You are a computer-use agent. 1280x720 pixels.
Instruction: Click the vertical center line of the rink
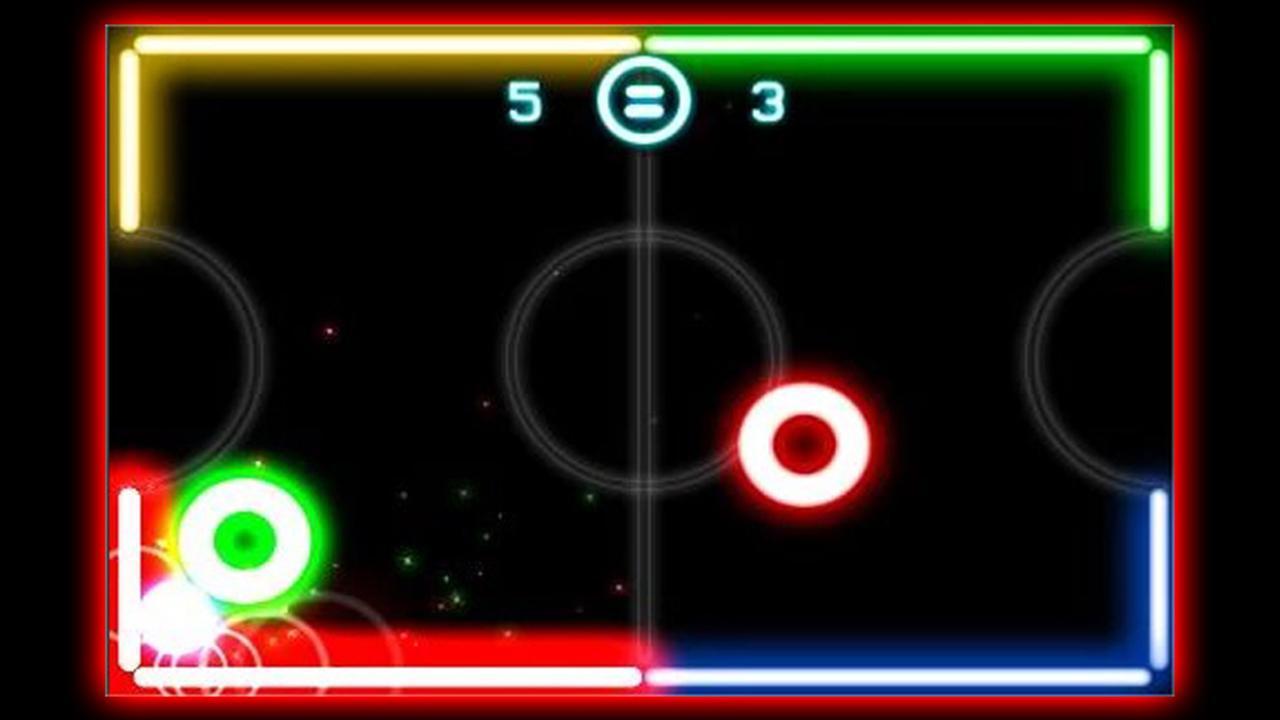[642, 250]
